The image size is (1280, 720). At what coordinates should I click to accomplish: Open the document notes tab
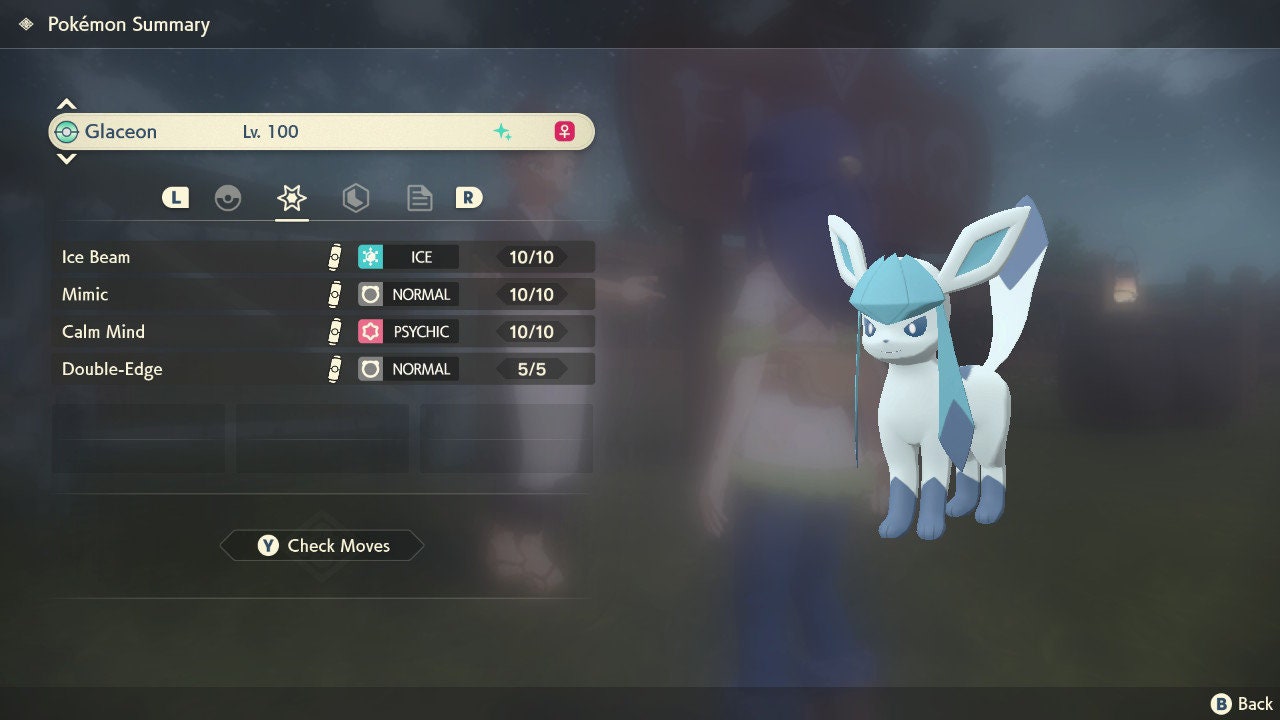tap(419, 198)
